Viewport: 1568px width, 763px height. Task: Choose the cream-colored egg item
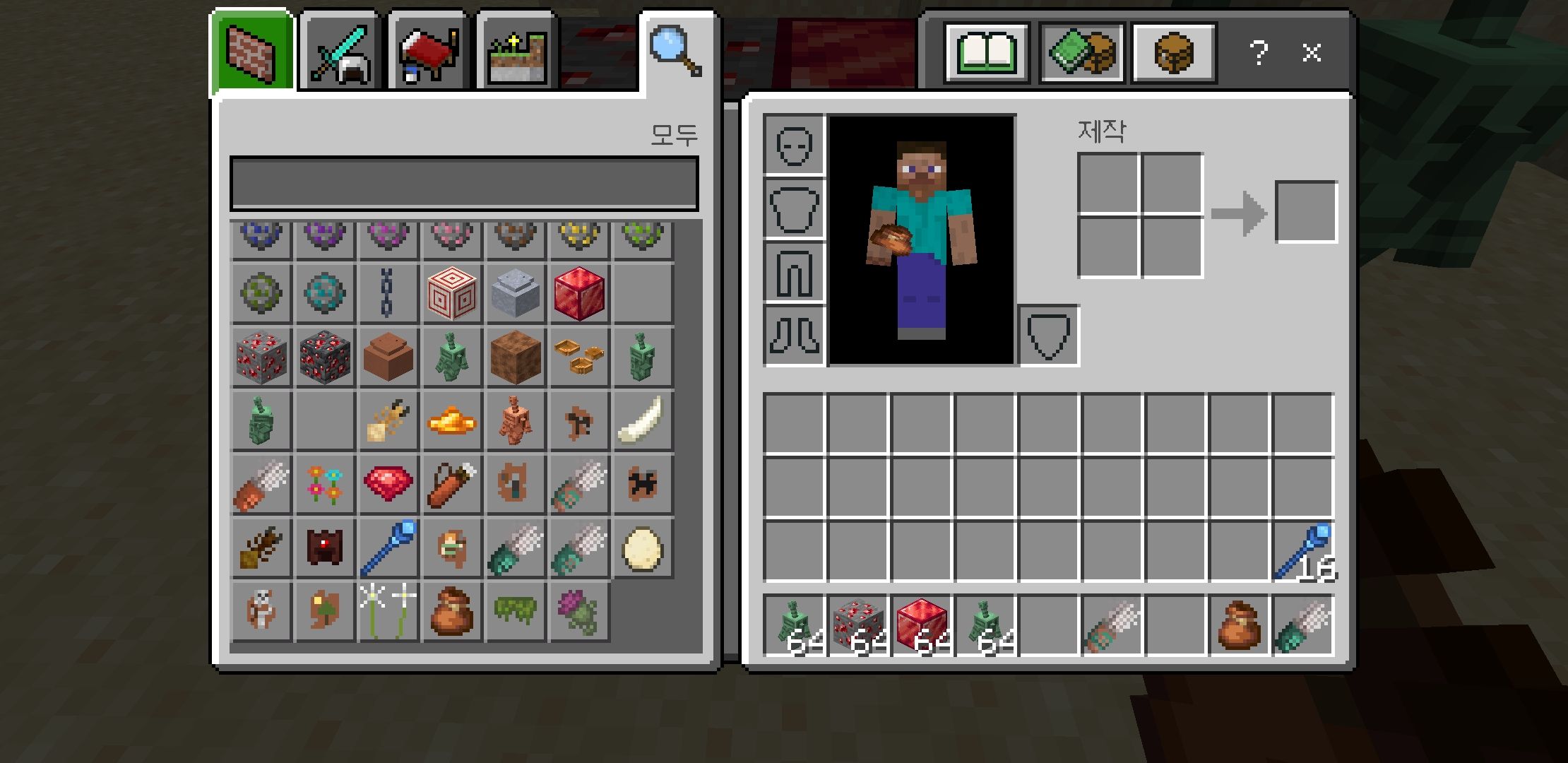tap(643, 548)
